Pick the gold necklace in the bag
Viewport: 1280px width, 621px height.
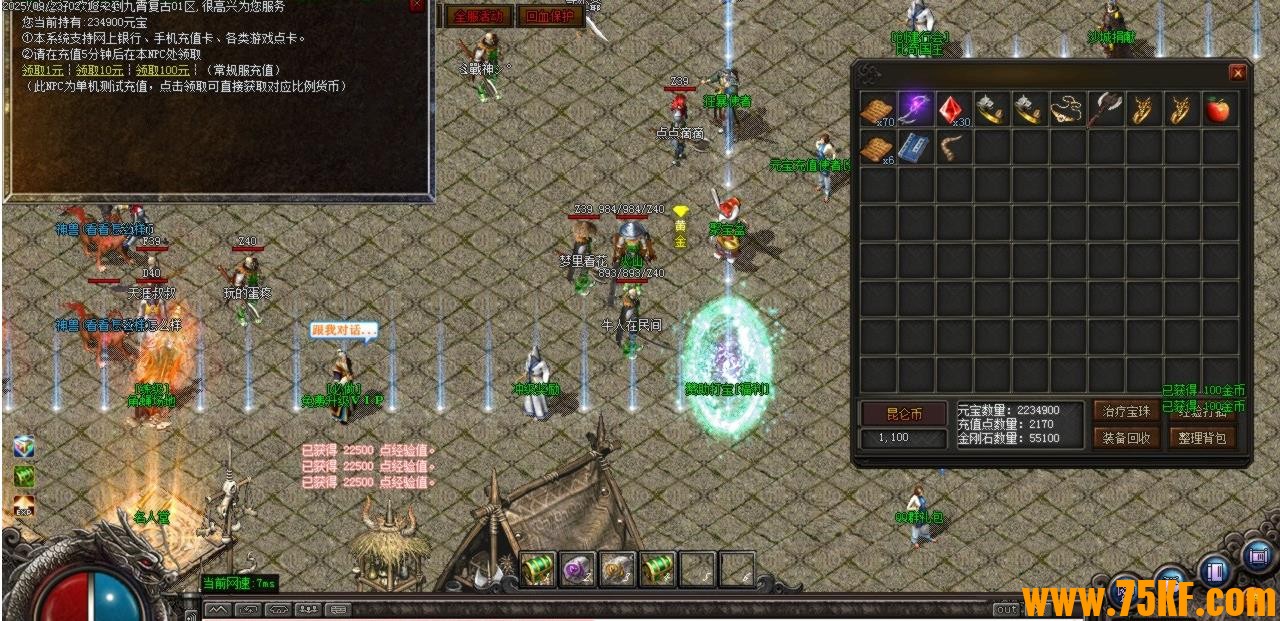[x=1066, y=108]
